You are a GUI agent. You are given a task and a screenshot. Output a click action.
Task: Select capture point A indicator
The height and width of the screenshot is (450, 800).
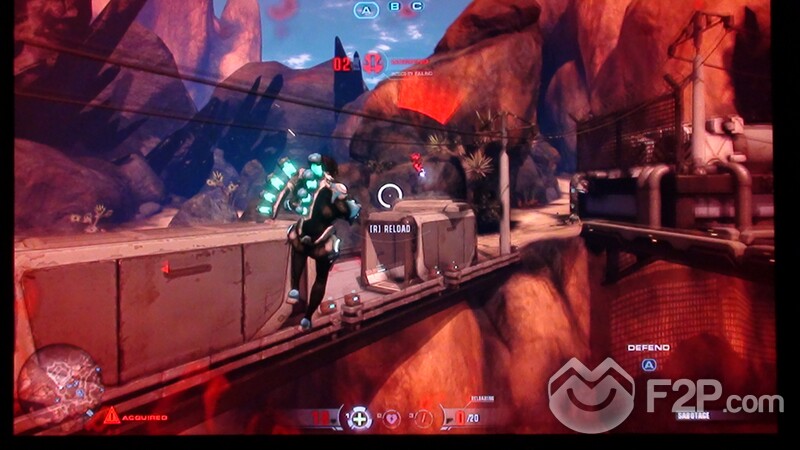click(x=368, y=11)
